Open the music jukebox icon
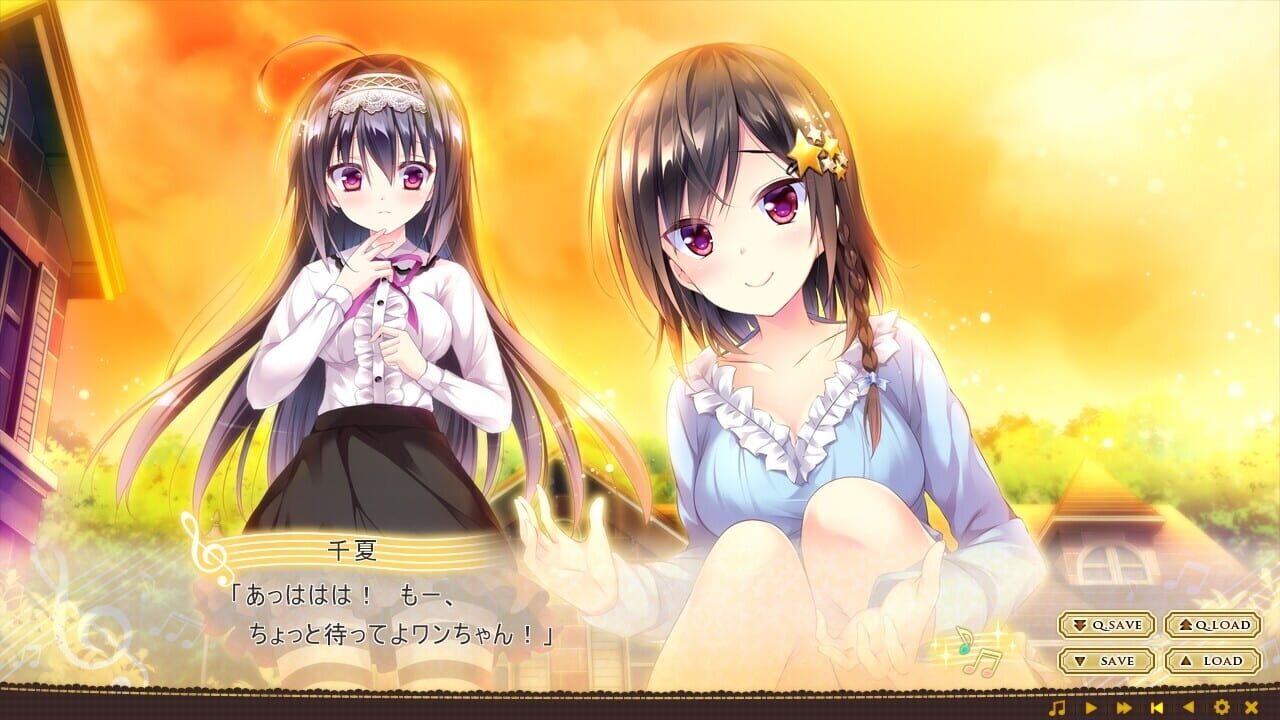This screenshot has width=1280, height=720. (x=1057, y=707)
